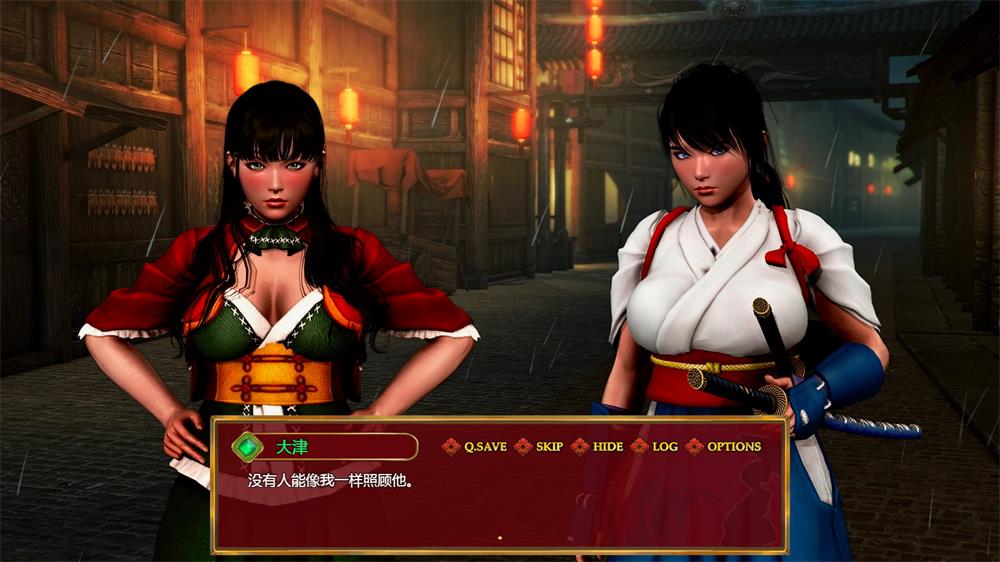Open the OPTIONS menu
1000x562 pixels.
(733, 447)
